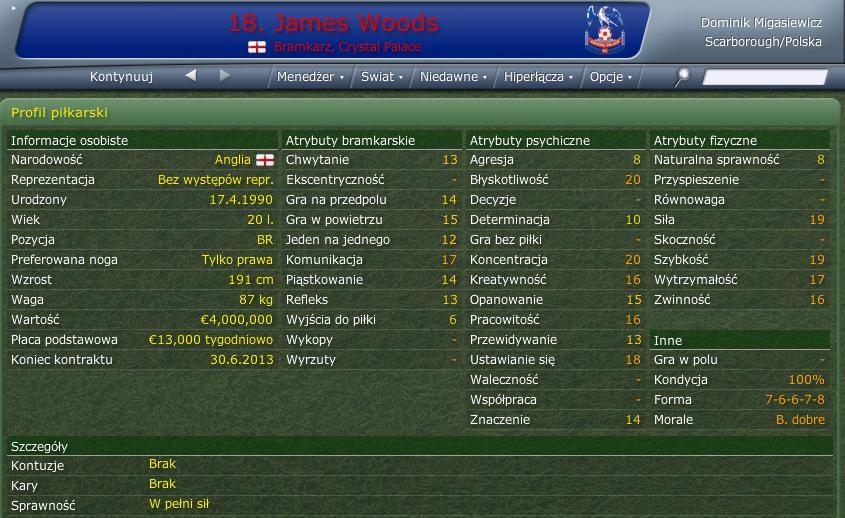Open Scarborough/Polska manager club link
The height and width of the screenshot is (518, 845).
tap(763, 43)
